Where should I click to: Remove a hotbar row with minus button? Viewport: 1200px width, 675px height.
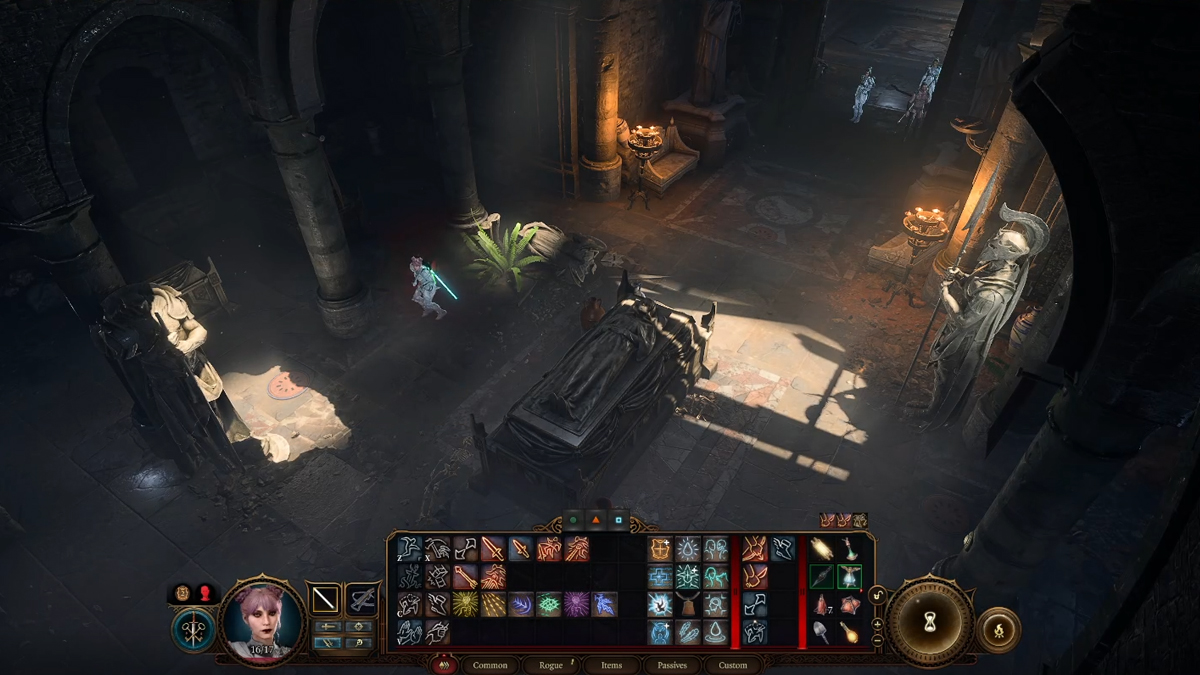(878, 638)
